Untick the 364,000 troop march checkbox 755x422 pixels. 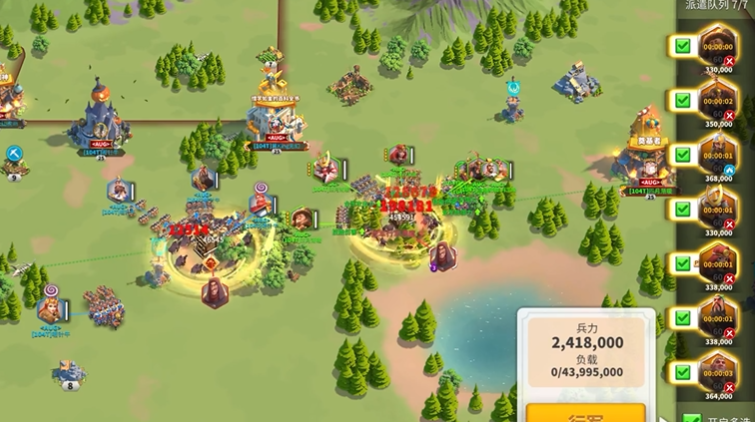click(682, 372)
